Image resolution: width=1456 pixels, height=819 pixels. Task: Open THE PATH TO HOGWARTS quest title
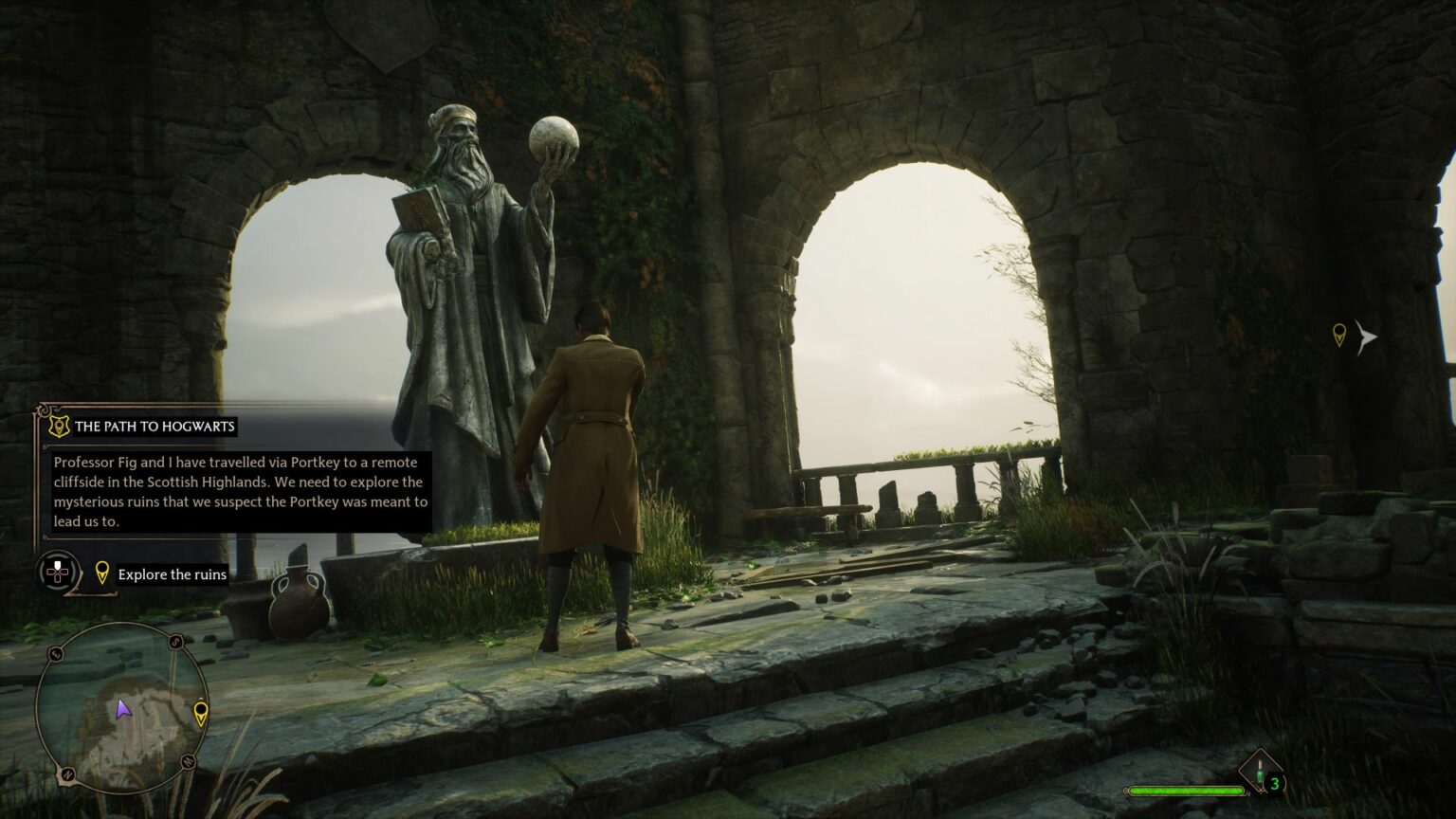(156, 427)
